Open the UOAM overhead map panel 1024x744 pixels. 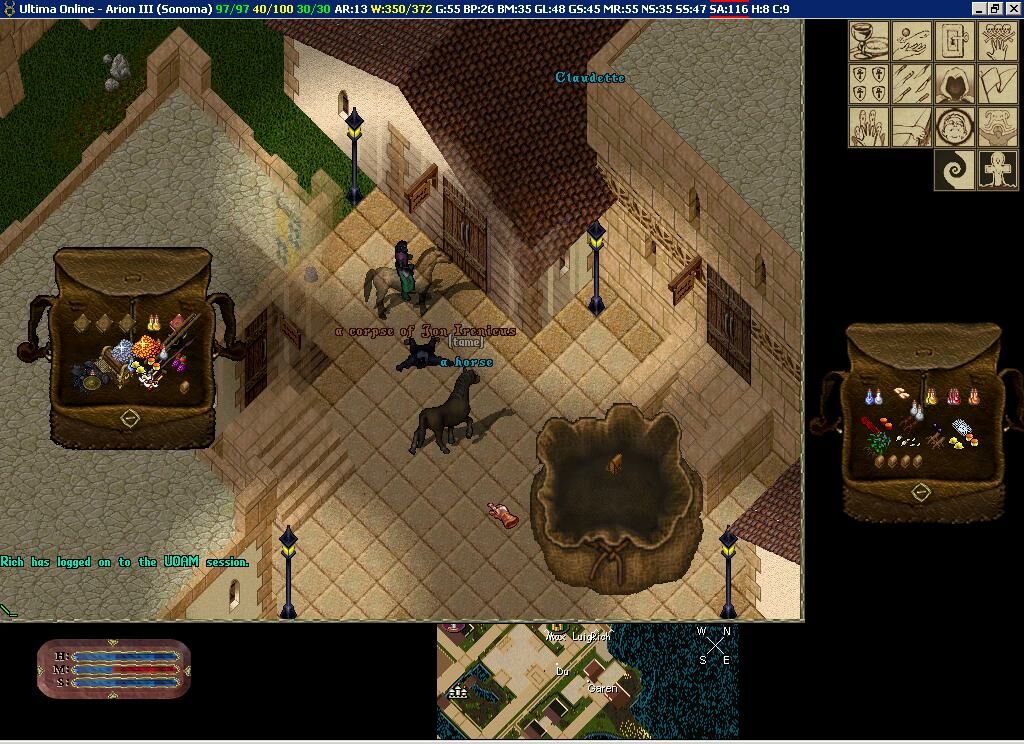click(x=587, y=681)
